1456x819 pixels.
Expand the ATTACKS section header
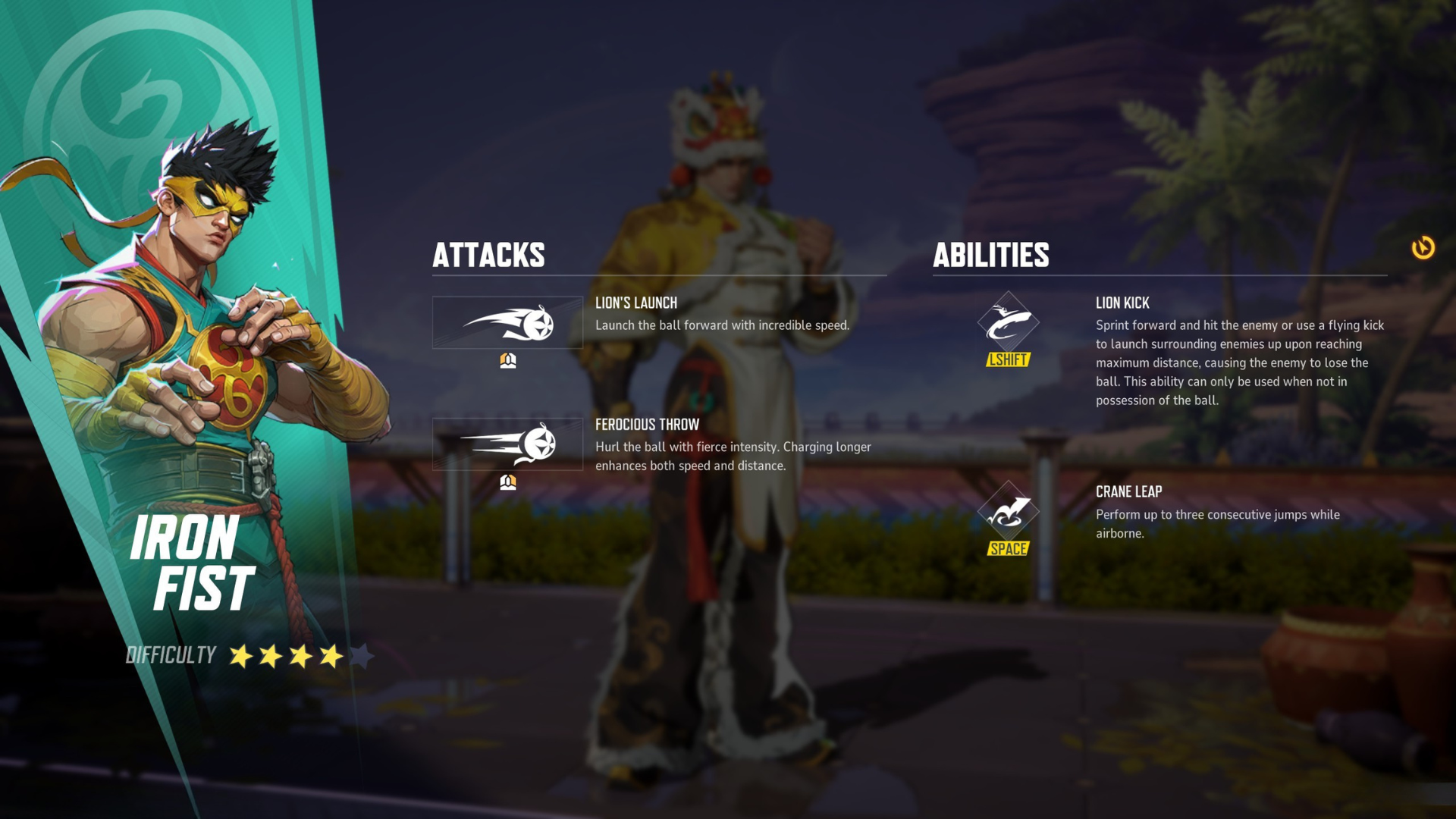pos(489,256)
